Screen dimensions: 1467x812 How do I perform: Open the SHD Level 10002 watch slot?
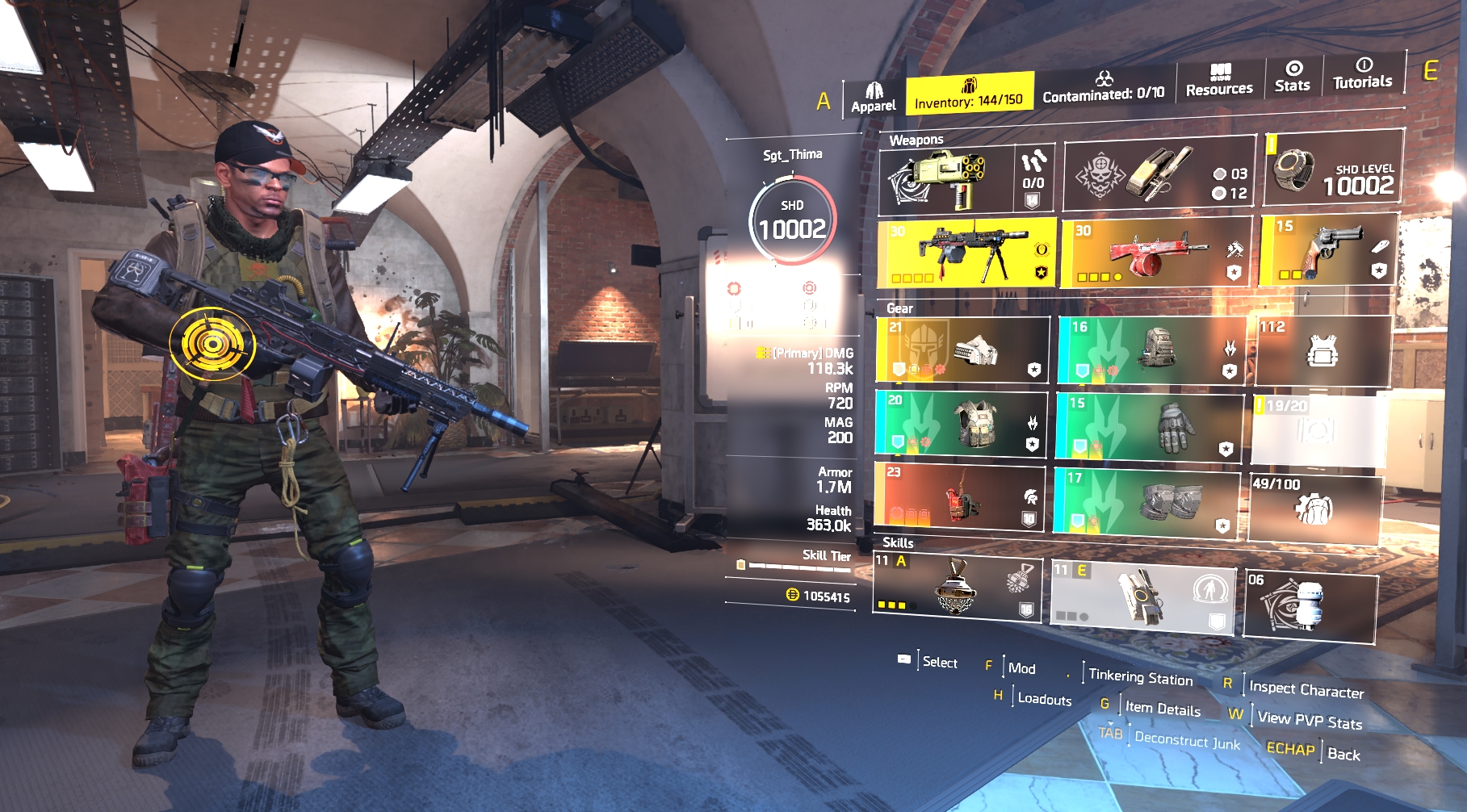point(1333,168)
